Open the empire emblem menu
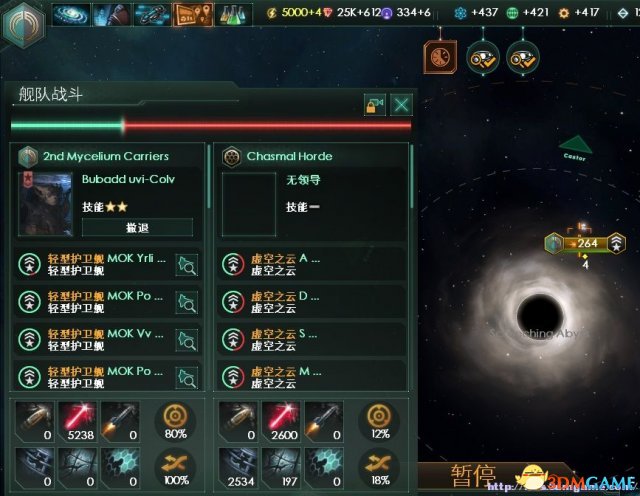This screenshot has width=640, height=496. click(x=21, y=24)
